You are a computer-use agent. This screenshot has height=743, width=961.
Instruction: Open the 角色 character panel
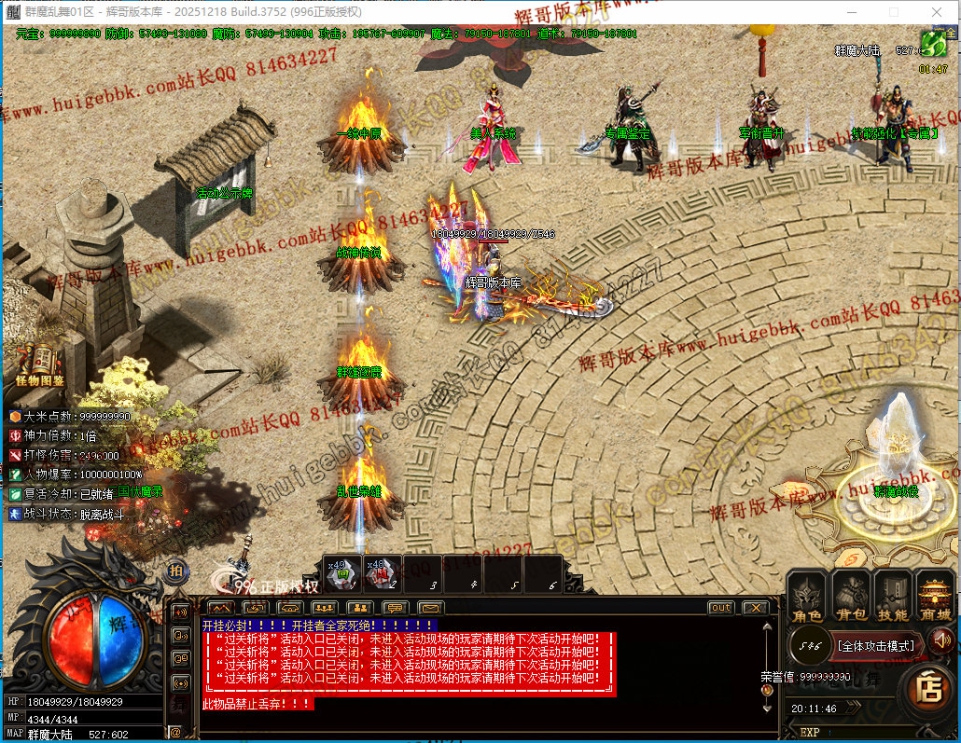807,597
